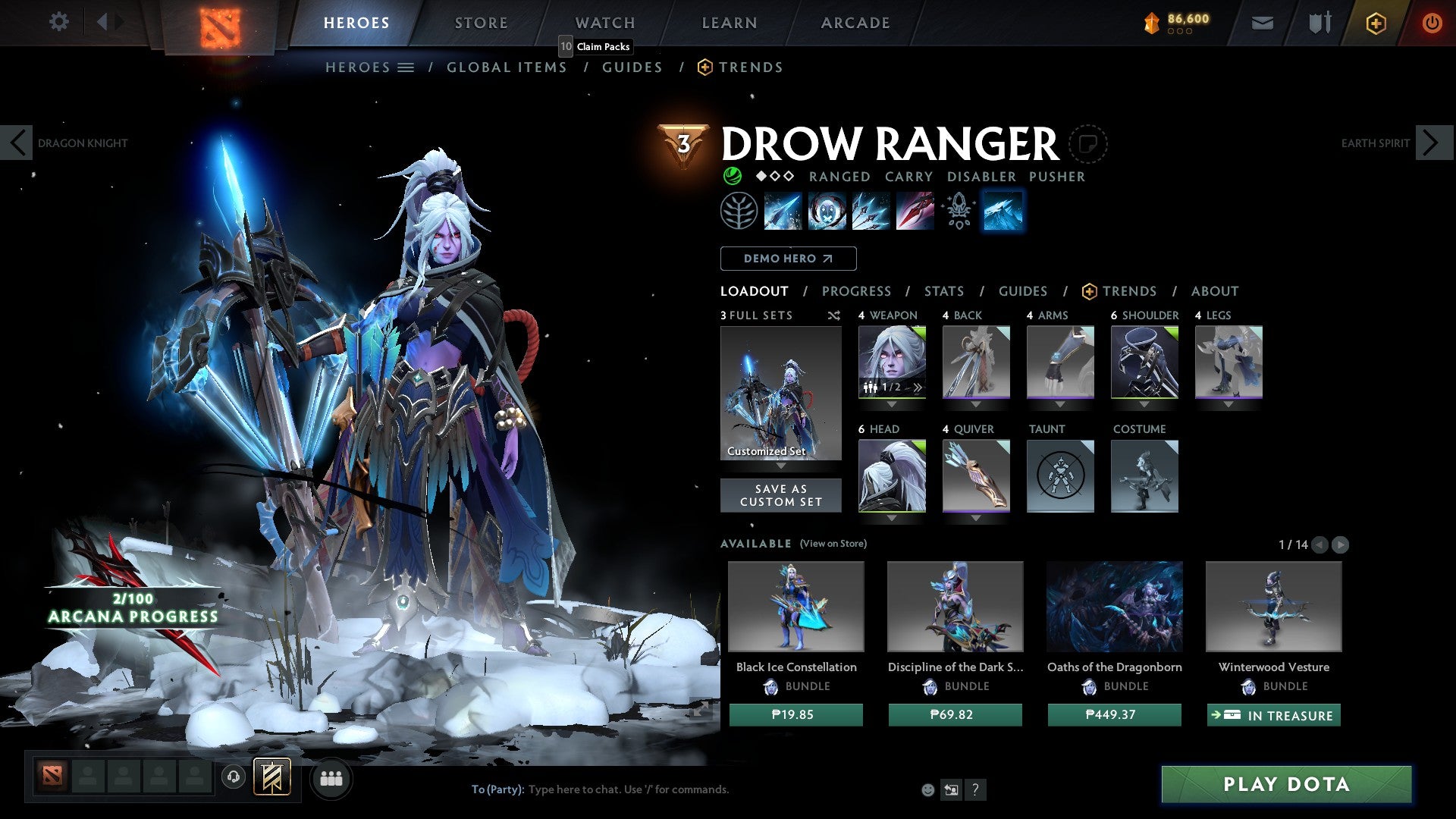Click the shield icon near the mailbox

1319,23
